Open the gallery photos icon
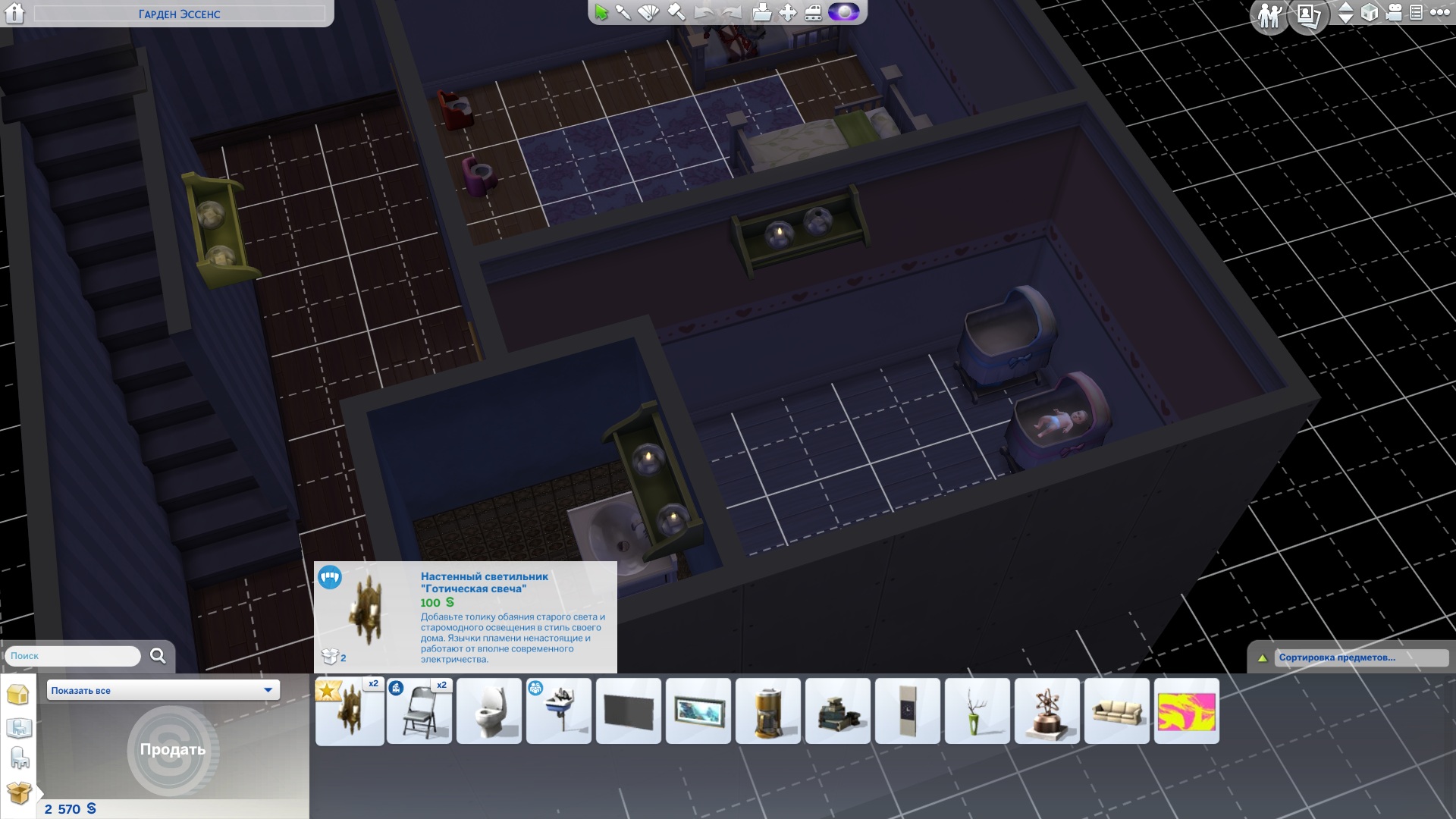Viewport: 1456px width, 819px height. click(x=1308, y=15)
